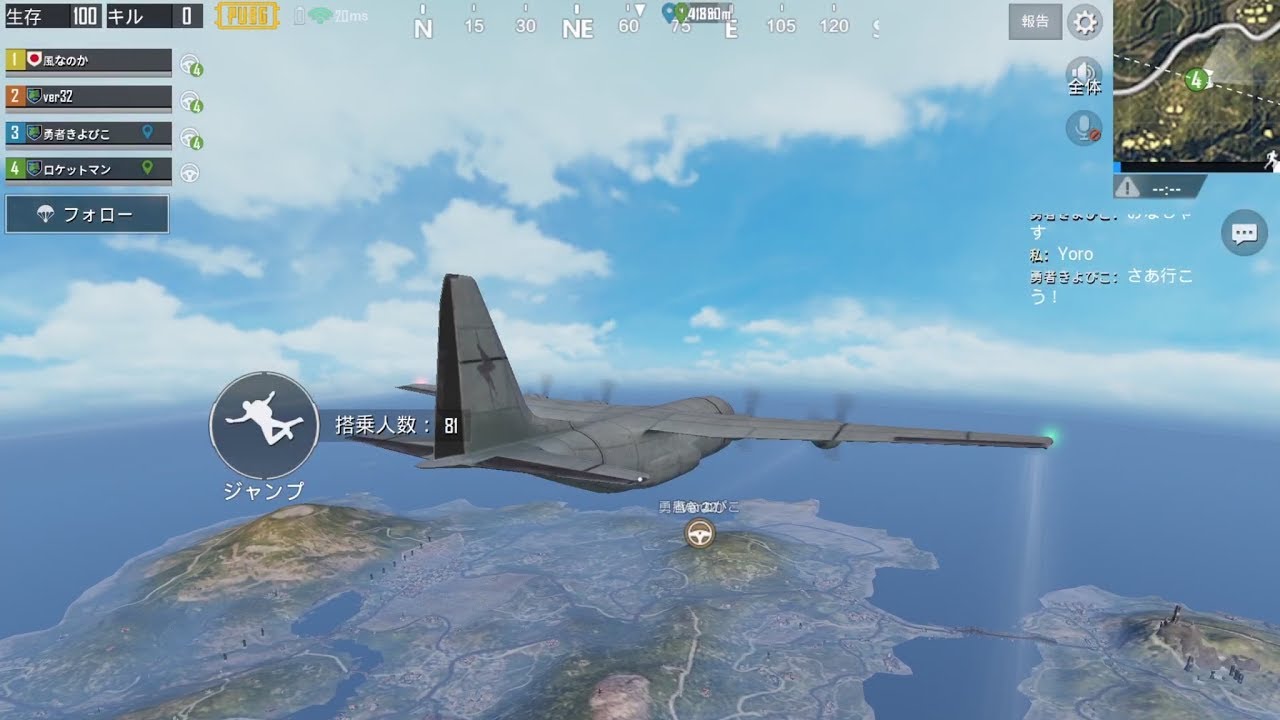Toggle the 全体 voice channel speaker
The image size is (1280, 720).
1086,72
